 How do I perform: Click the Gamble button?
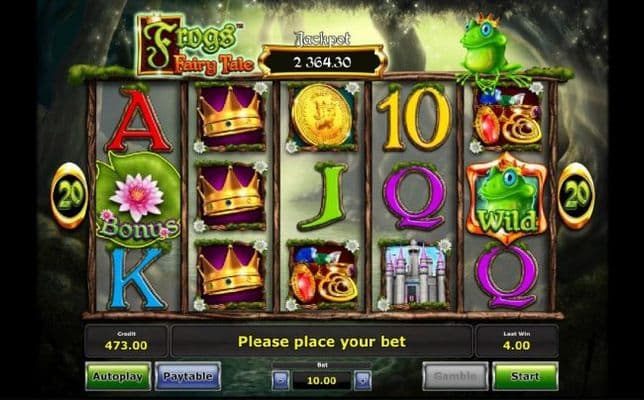455,376
